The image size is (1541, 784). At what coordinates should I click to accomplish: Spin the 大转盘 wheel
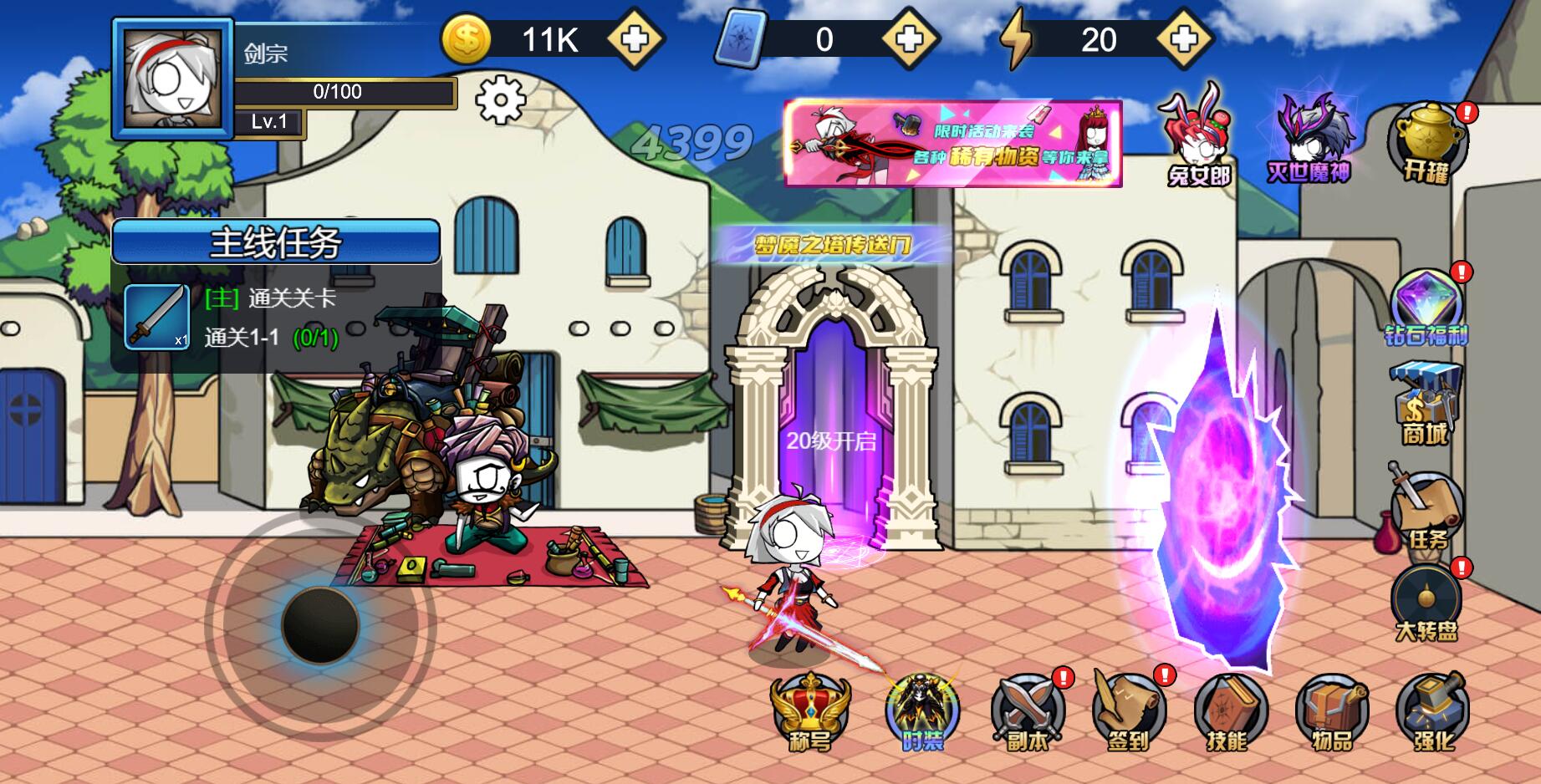[x=1426, y=602]
